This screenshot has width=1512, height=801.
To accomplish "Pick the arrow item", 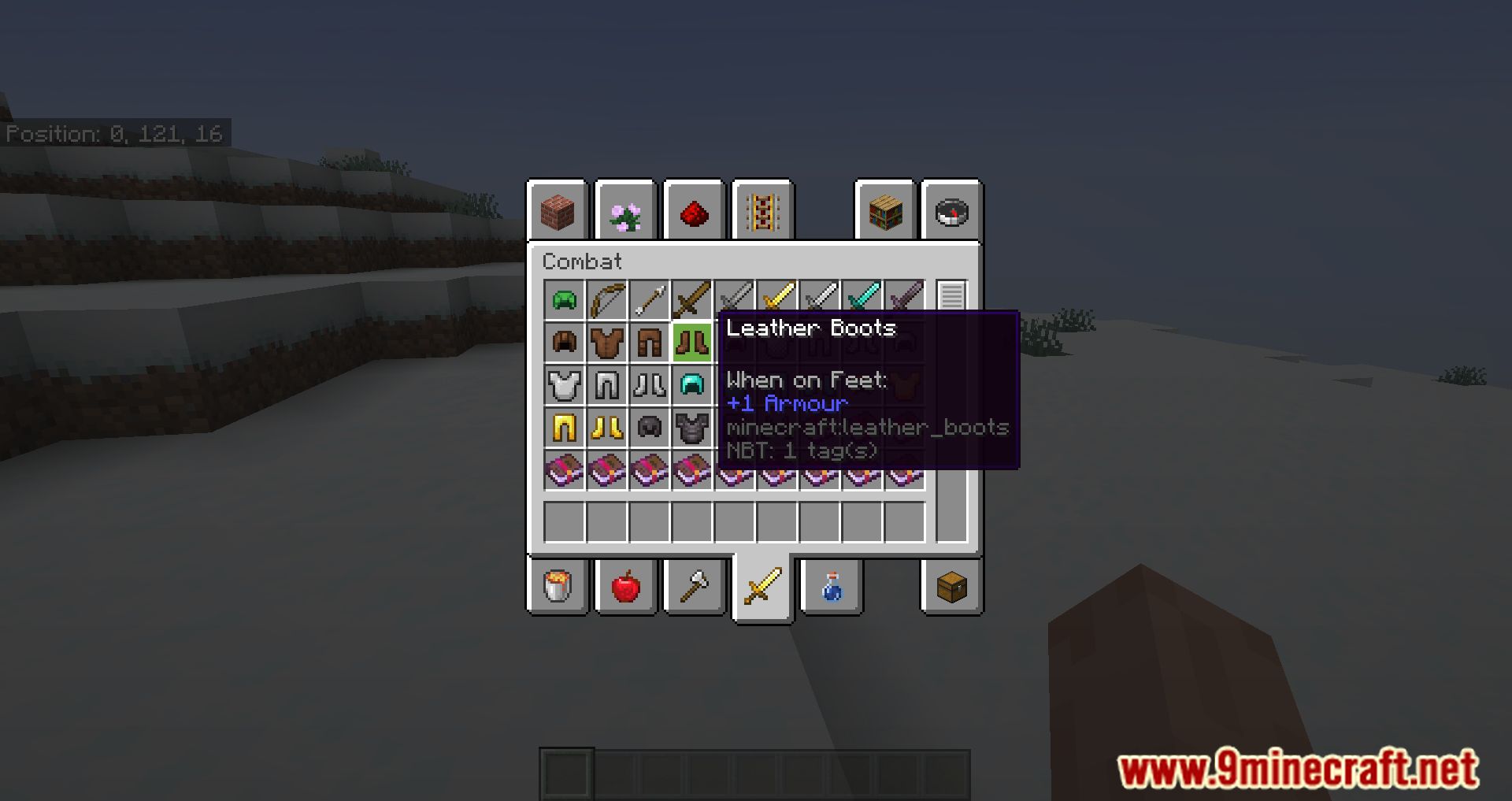I will 649,299.
